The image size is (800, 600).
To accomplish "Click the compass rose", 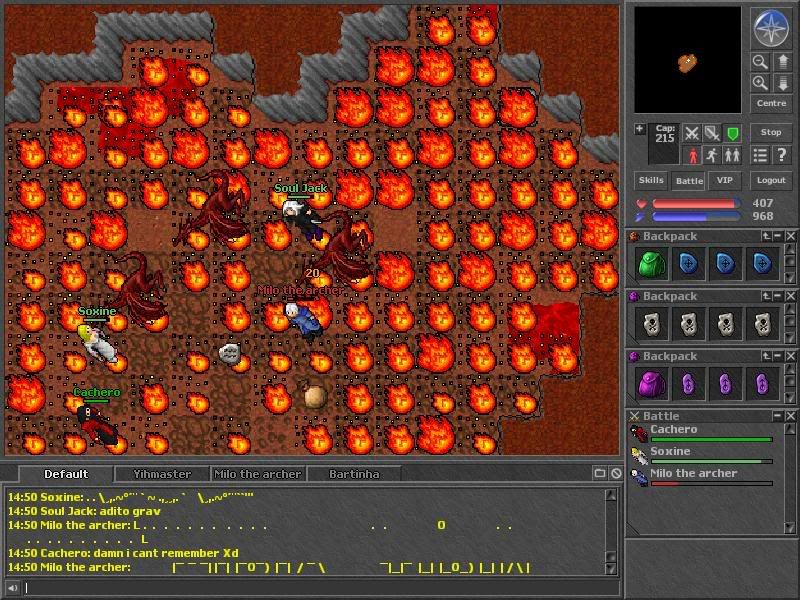I will point(771,28).
